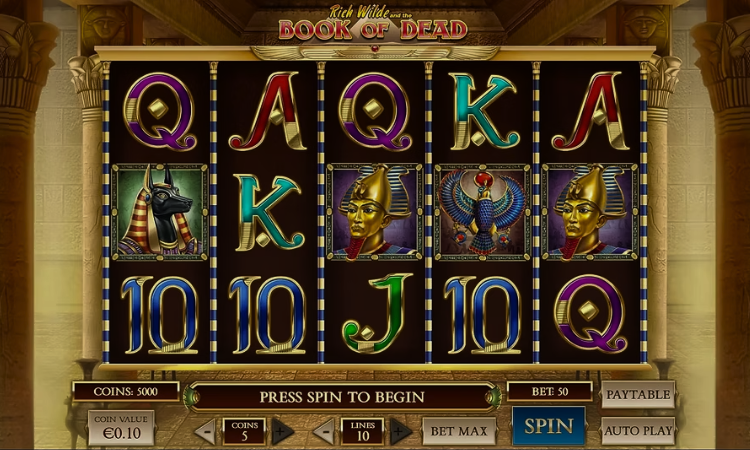Decrease the coins per line

coord(205,432)
